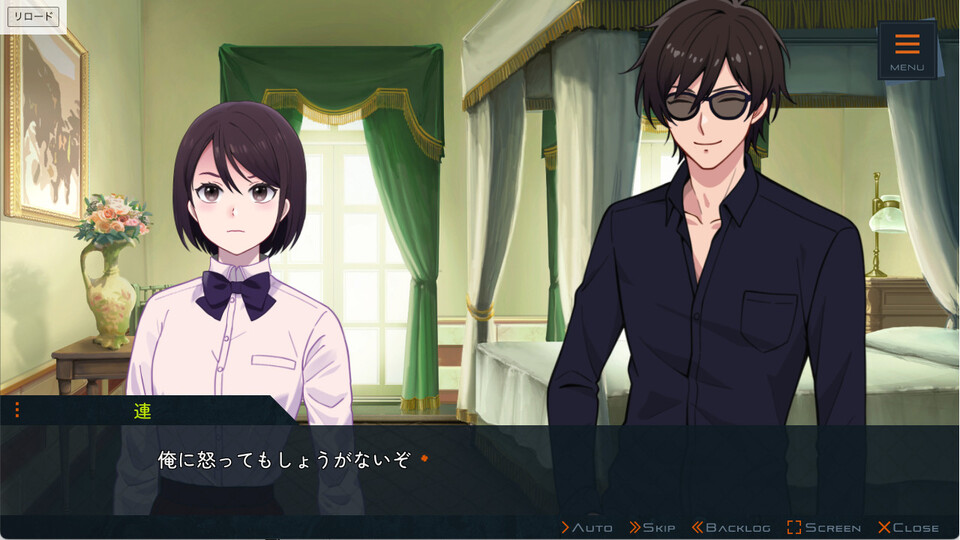960x540 pixels.
Task: Toggle Screen fullscreen mode
Action: click(824, 527)
